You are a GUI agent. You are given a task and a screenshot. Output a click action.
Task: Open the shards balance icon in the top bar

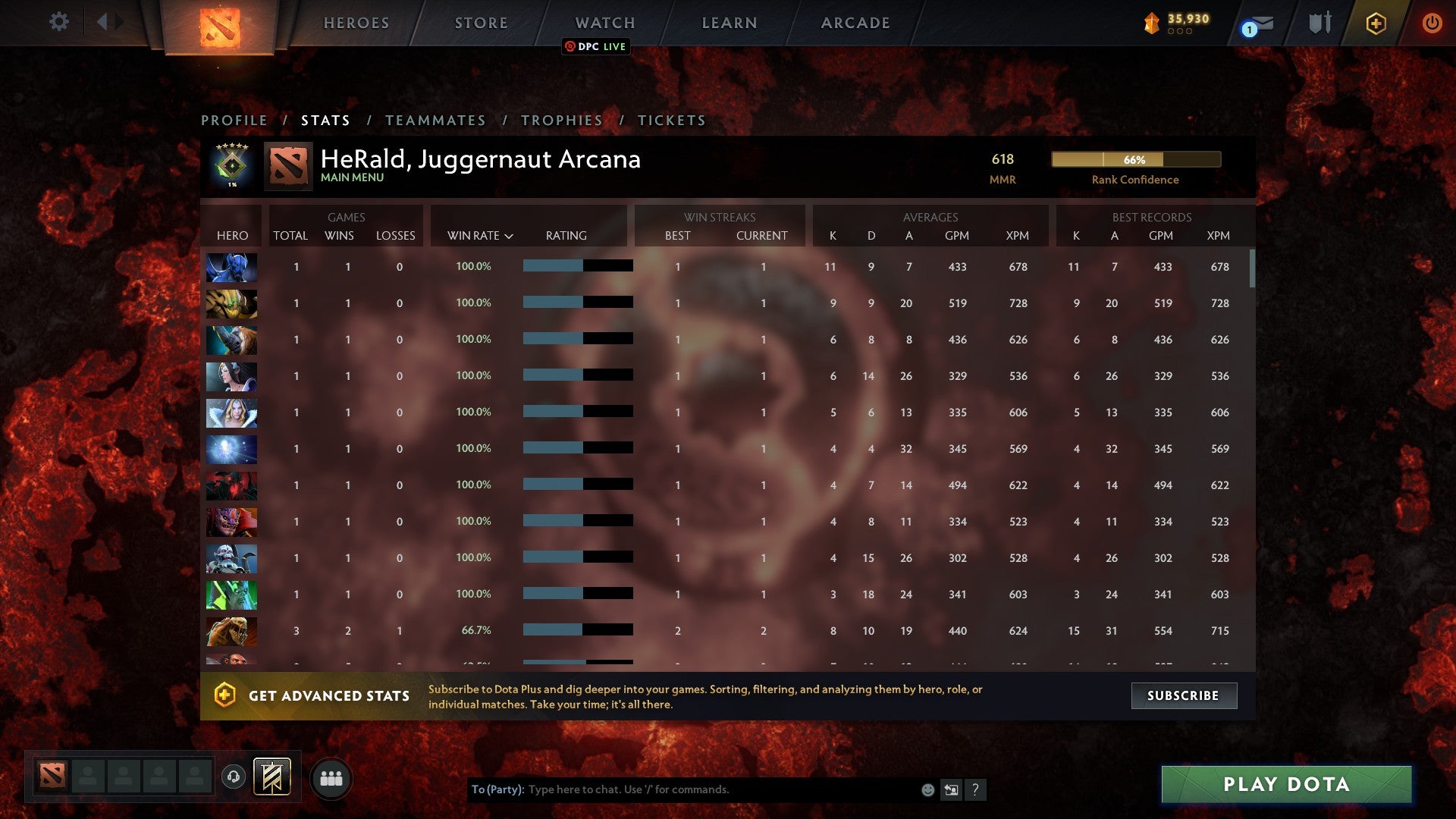[1150, 23]
